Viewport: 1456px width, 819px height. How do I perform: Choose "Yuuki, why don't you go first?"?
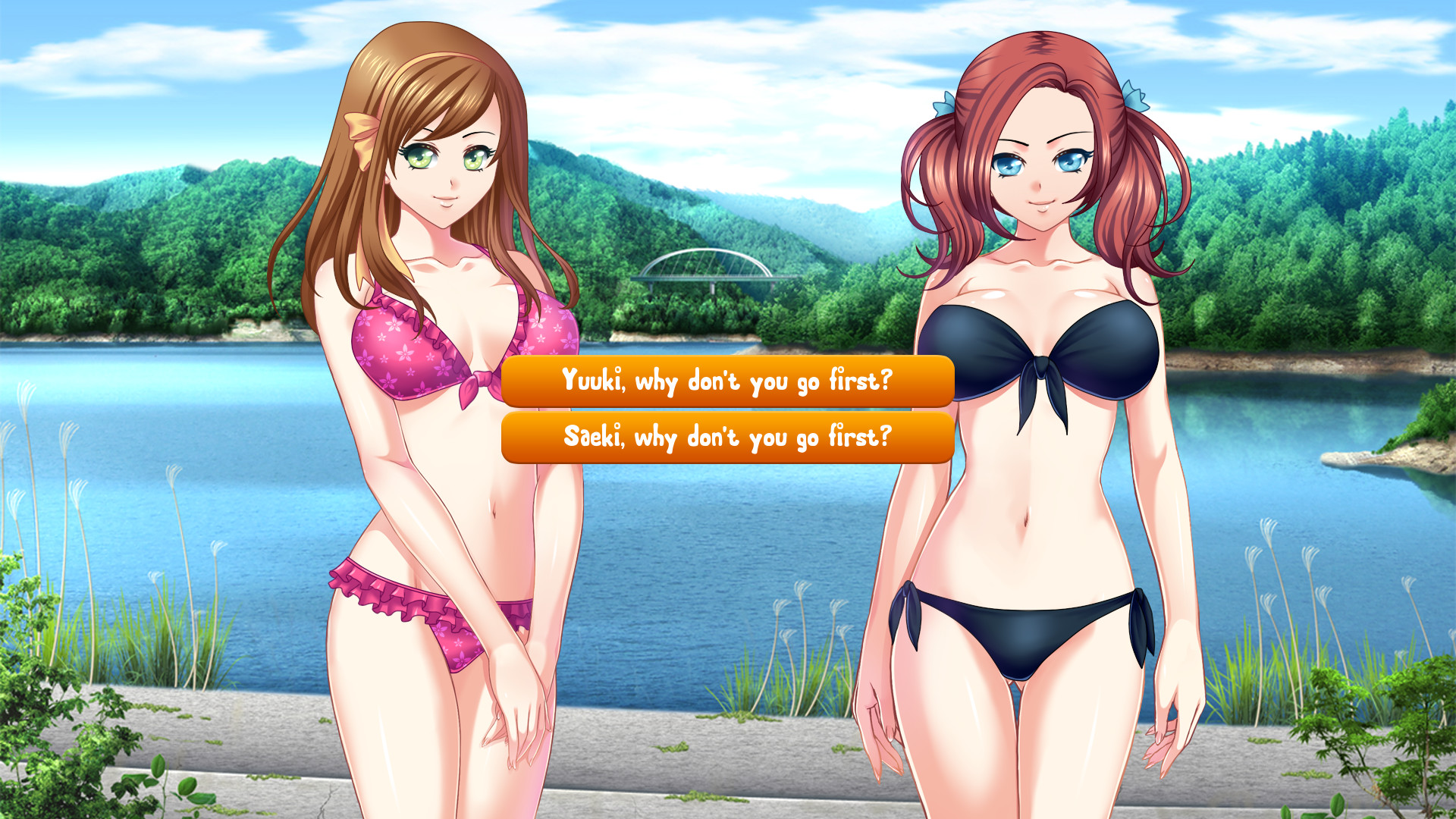(728, 382)
